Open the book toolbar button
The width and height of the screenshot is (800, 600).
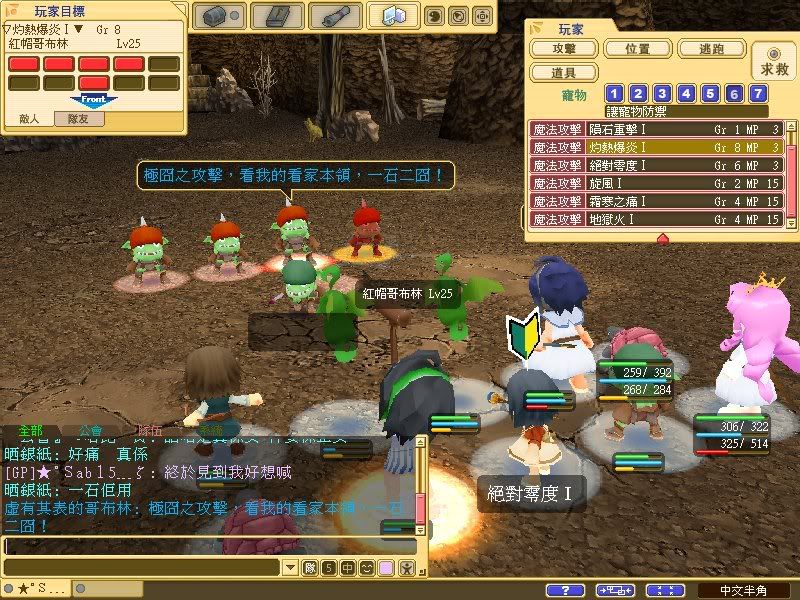coord(277,16)
